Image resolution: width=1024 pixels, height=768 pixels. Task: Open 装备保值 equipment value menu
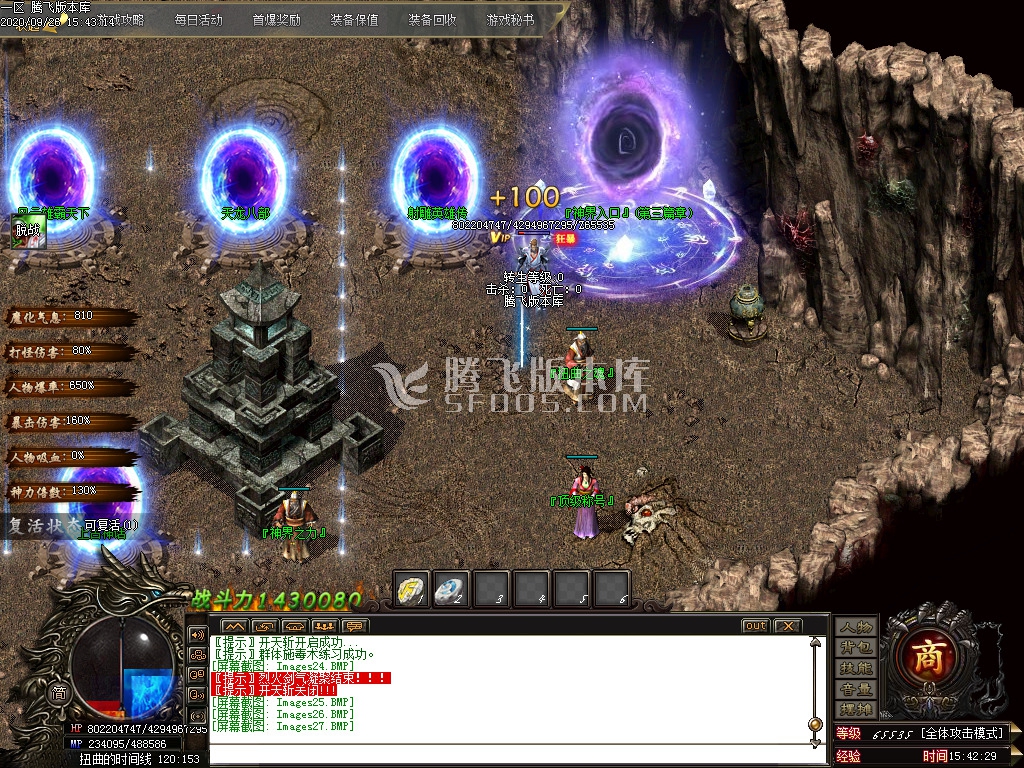click(355, 19)
